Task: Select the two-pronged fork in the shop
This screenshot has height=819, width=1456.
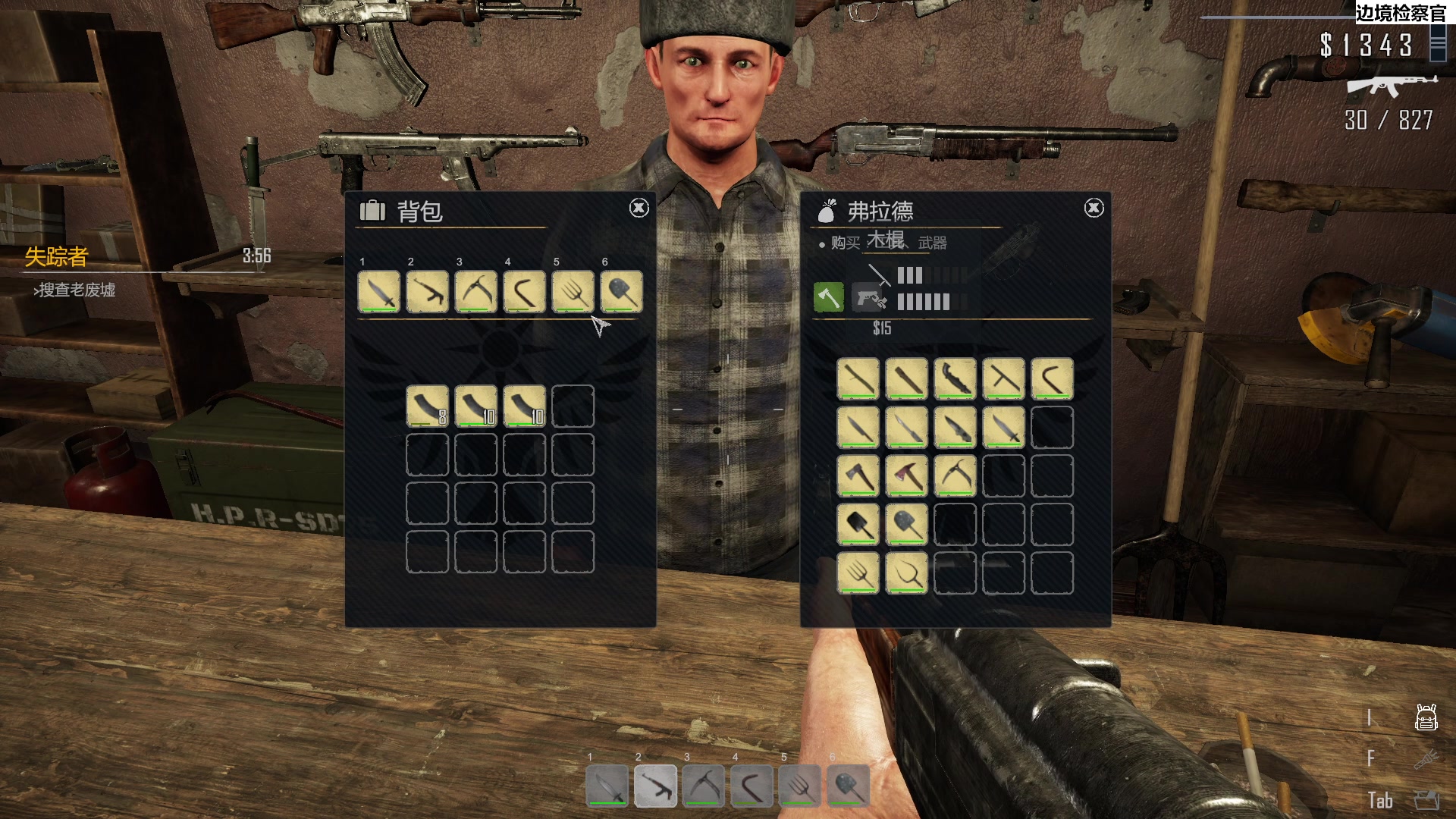Action: tap(906, 573)
